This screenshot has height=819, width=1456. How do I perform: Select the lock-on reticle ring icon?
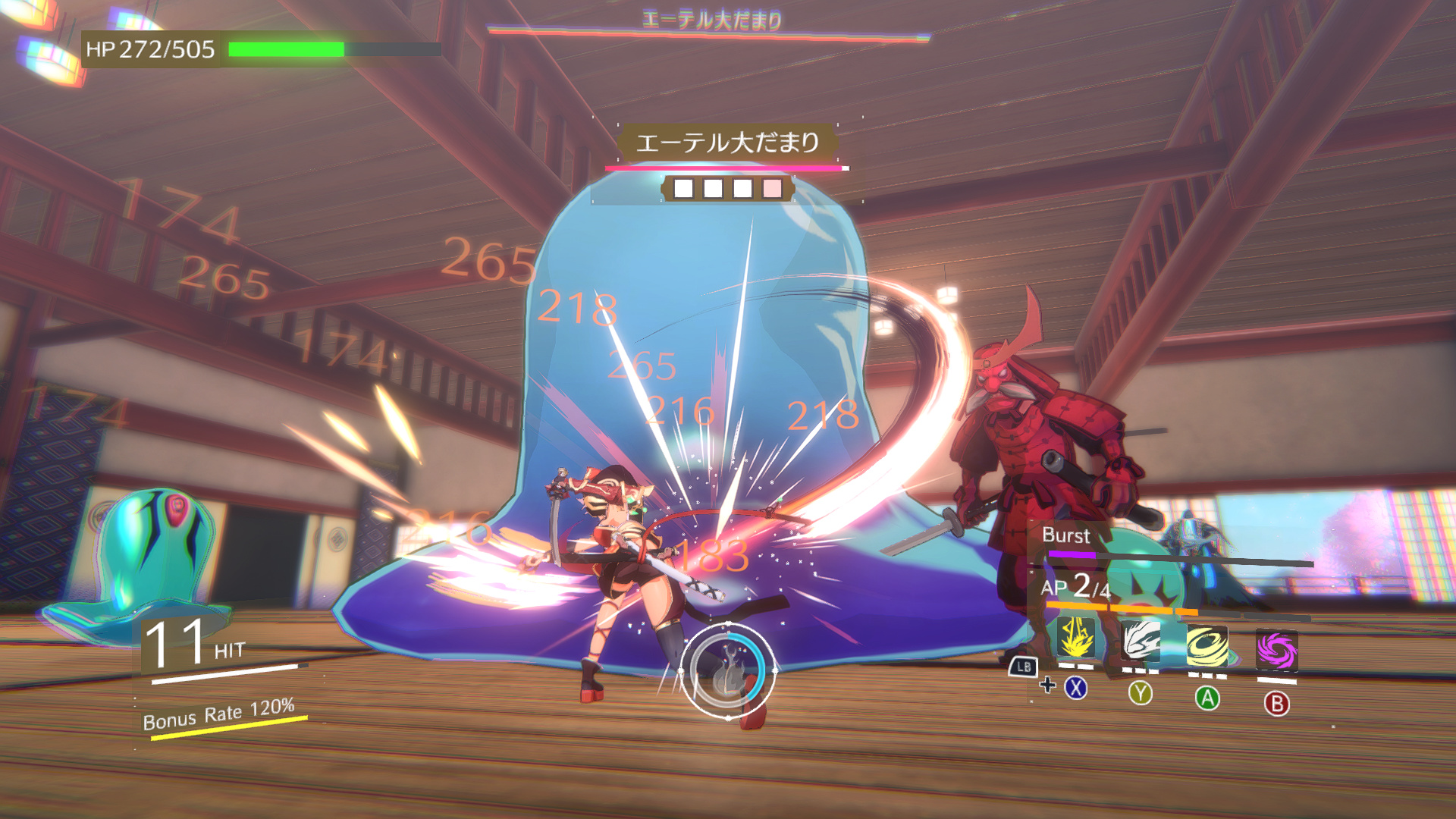[728, 671]
